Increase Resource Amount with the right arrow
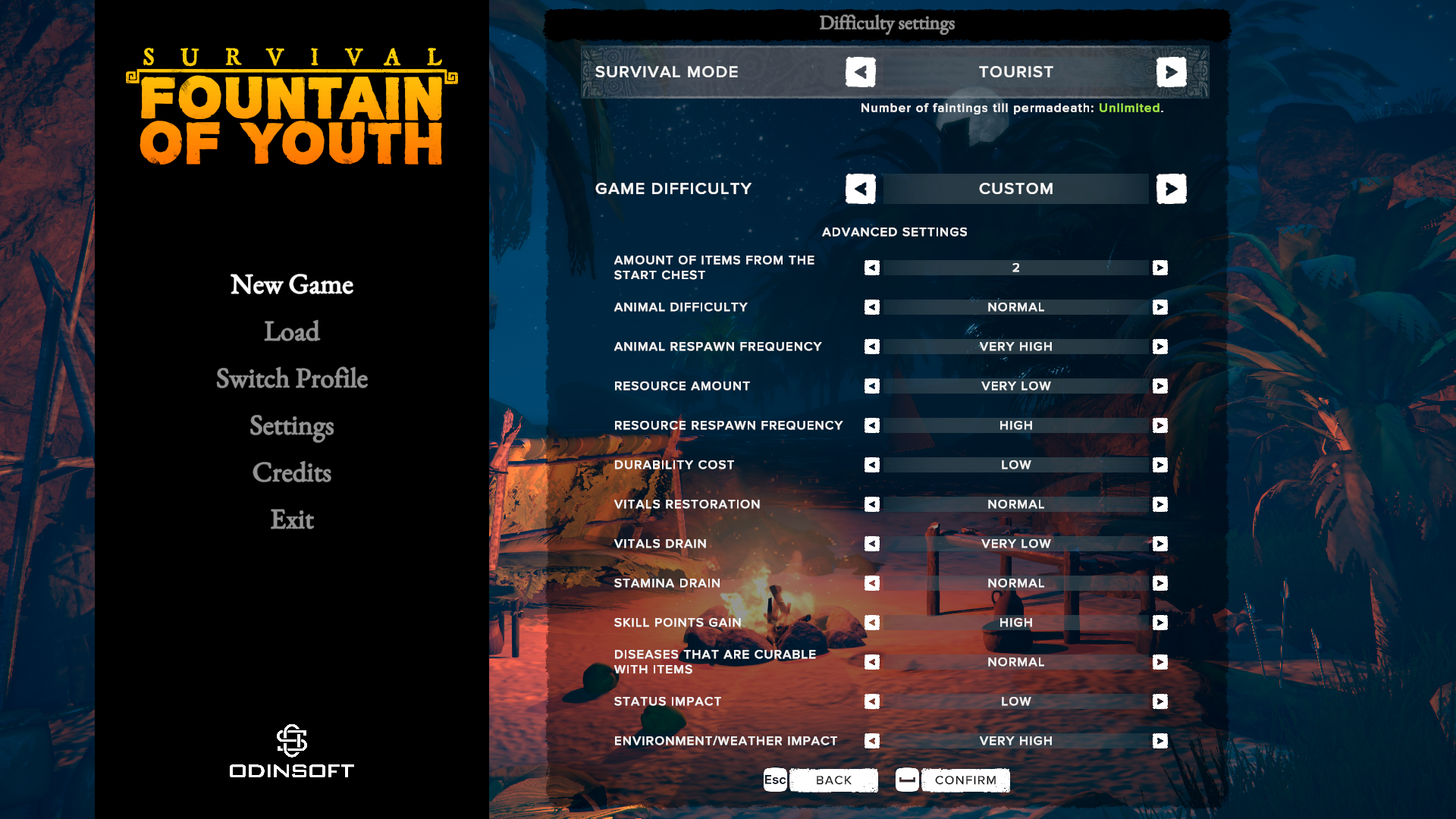Screen dimensions: 1456x819 click(x=1159, y=386)
